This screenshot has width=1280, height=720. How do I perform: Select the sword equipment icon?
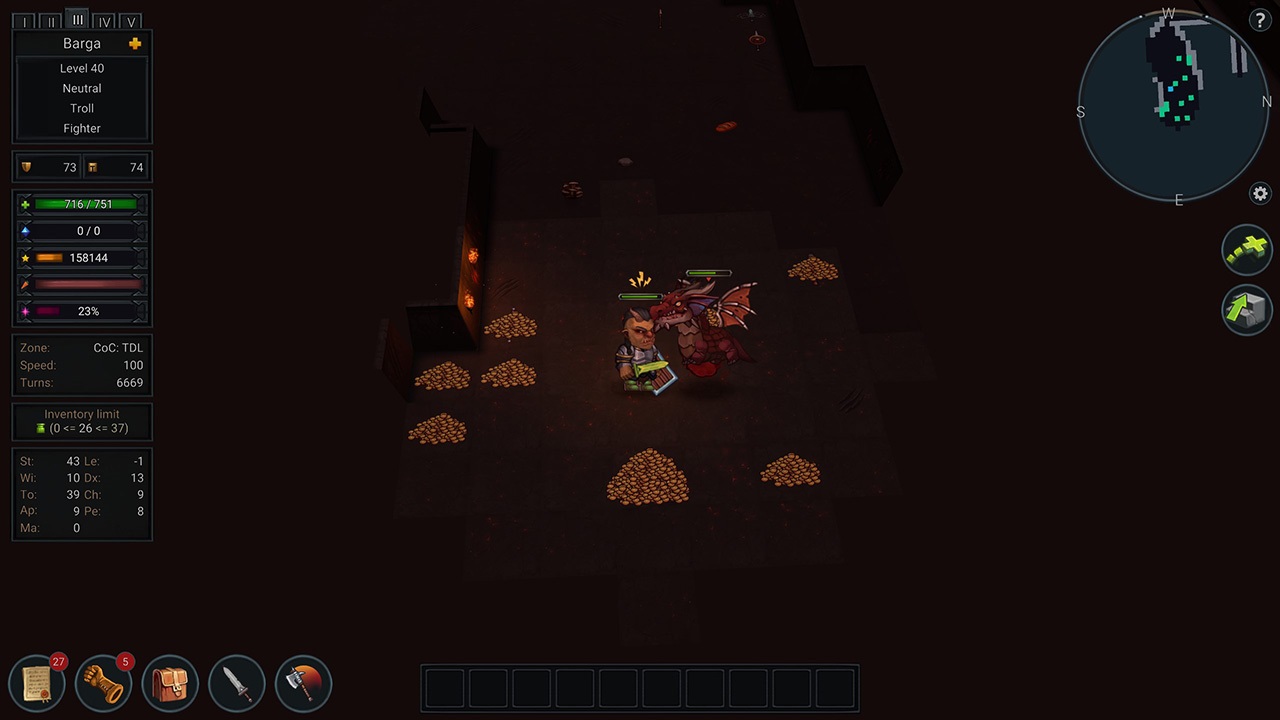(x=237, y=682)
